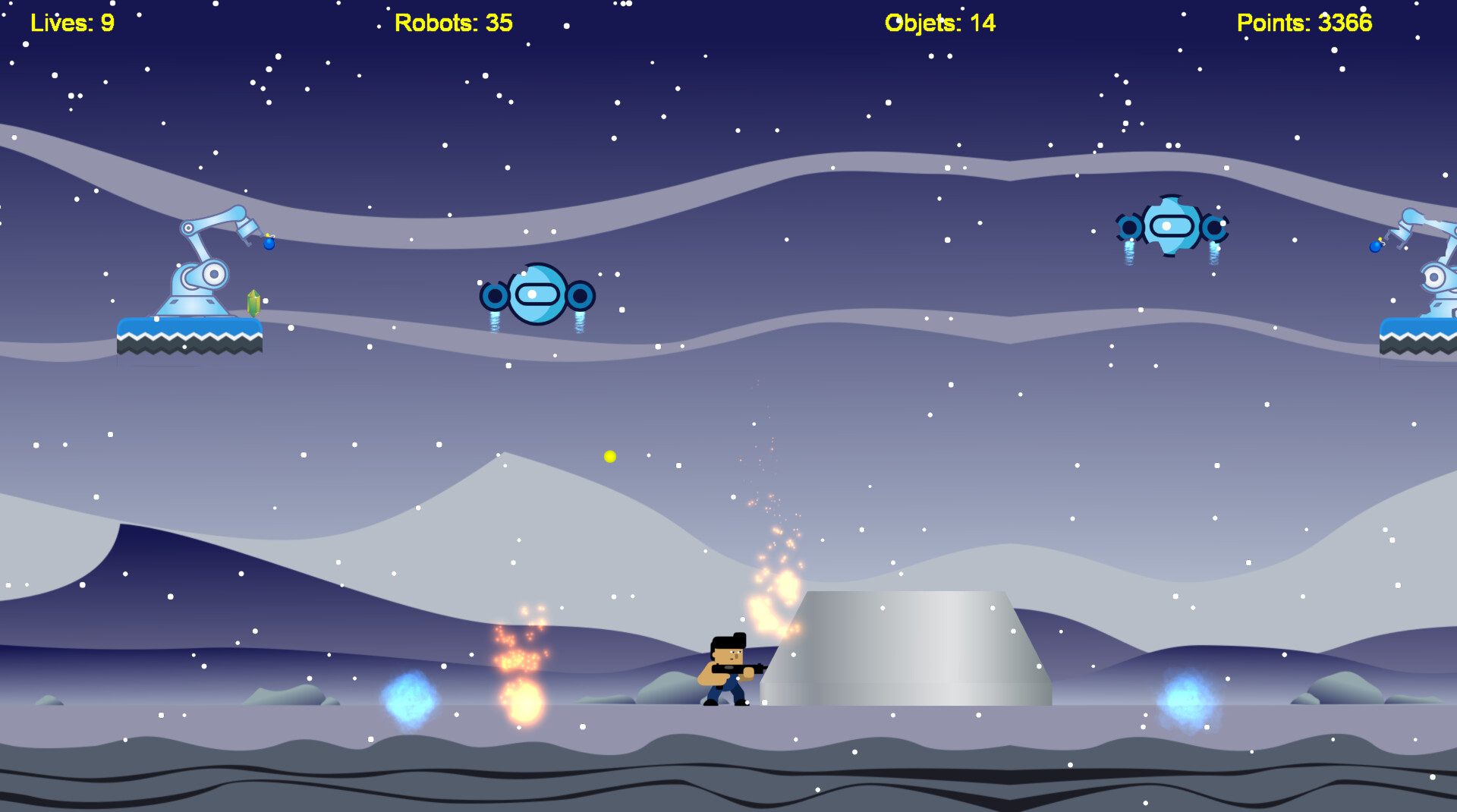Click the blue bomb held by the left robot arm
This screenshot has width=1457, height=812.
tap(270, 245)
